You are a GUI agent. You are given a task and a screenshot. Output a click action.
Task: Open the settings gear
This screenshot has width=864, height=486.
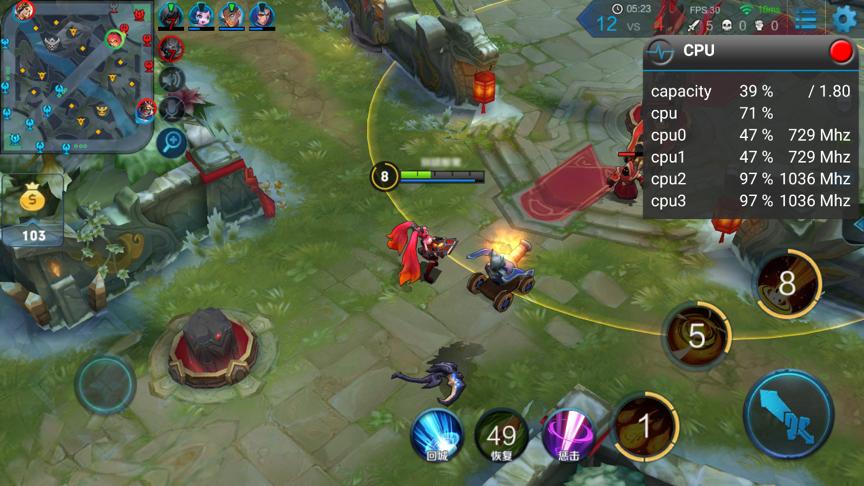(x=845, y=18)
